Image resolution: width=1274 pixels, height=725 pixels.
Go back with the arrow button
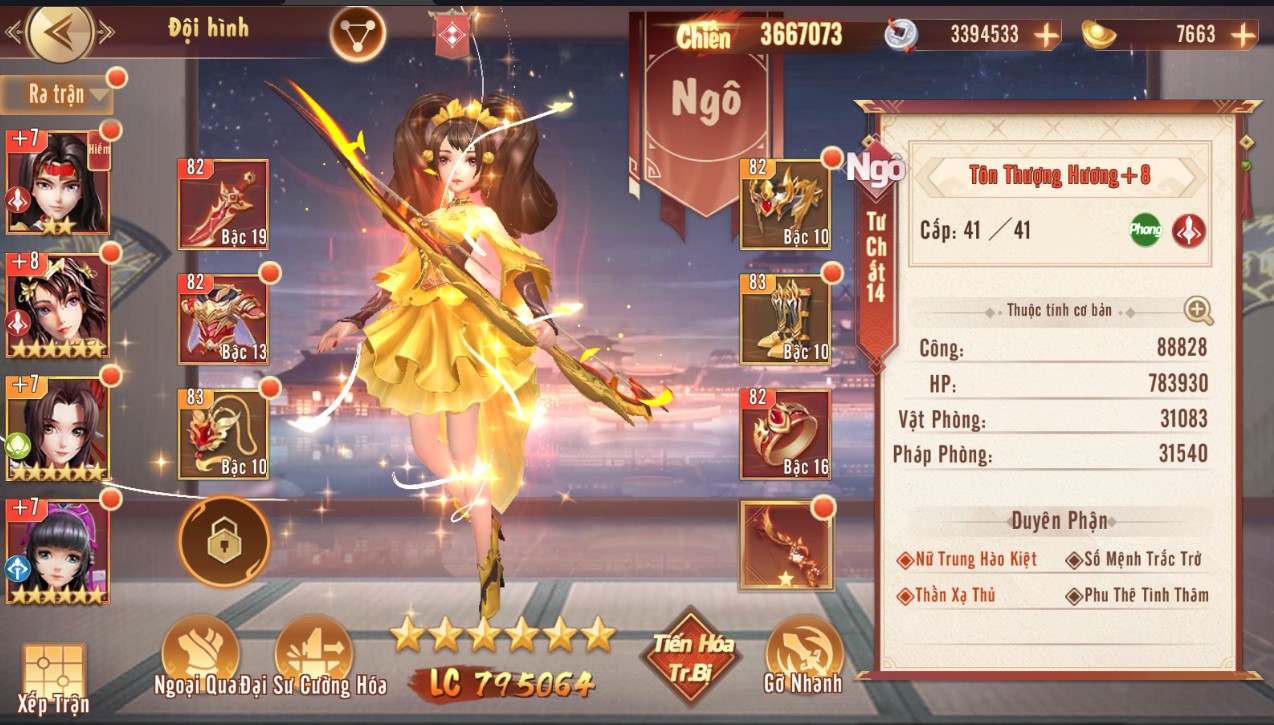pos(61,33)
